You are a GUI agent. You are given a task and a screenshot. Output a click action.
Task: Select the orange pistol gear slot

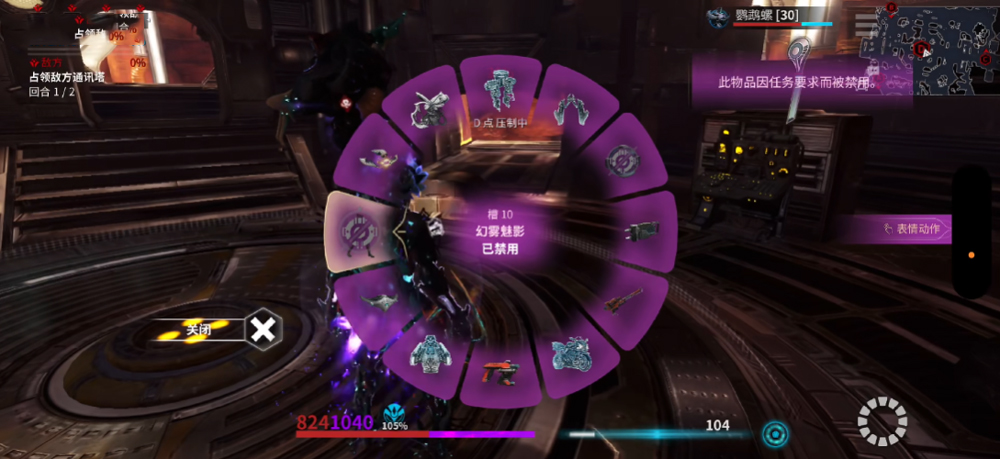[x=499, y=373]
